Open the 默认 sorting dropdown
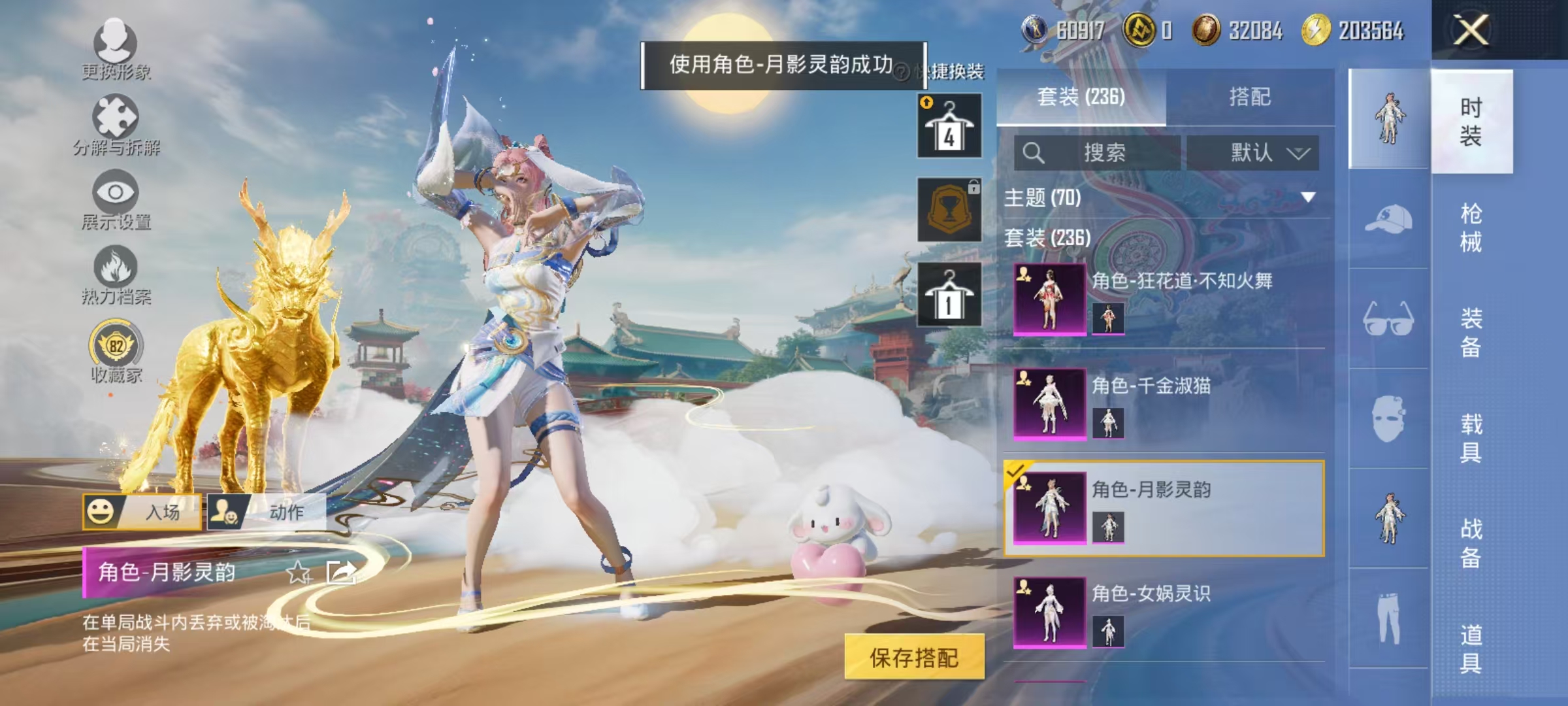1568x706 pixels. (1252, 150)
